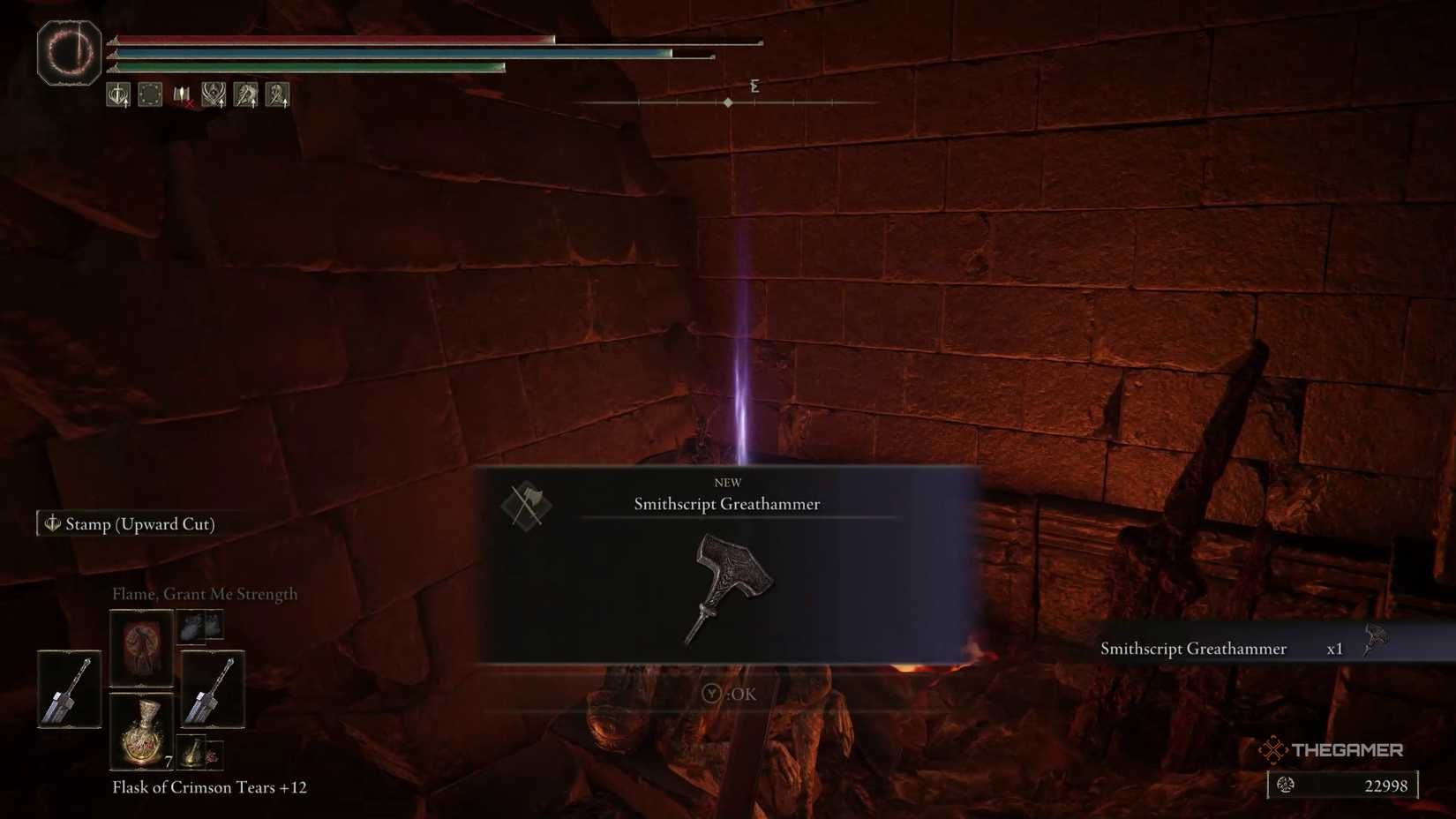Click the Smithscript Greathammer item image

click(x=731, y=587)
